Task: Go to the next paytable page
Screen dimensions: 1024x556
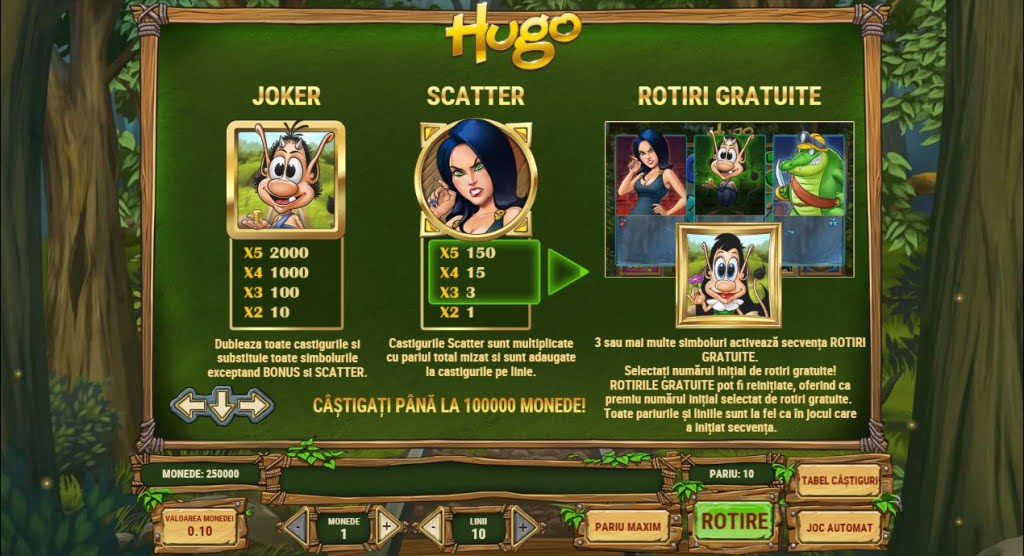Action: click(x=256, y=405)
